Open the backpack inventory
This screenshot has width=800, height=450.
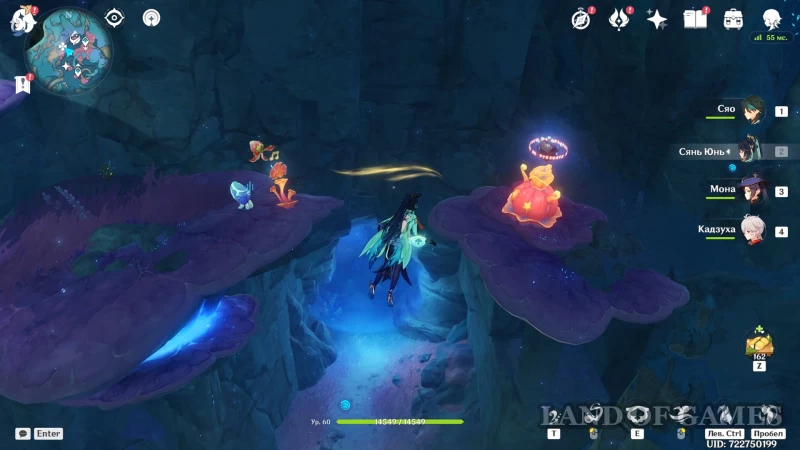coord(733,19)
